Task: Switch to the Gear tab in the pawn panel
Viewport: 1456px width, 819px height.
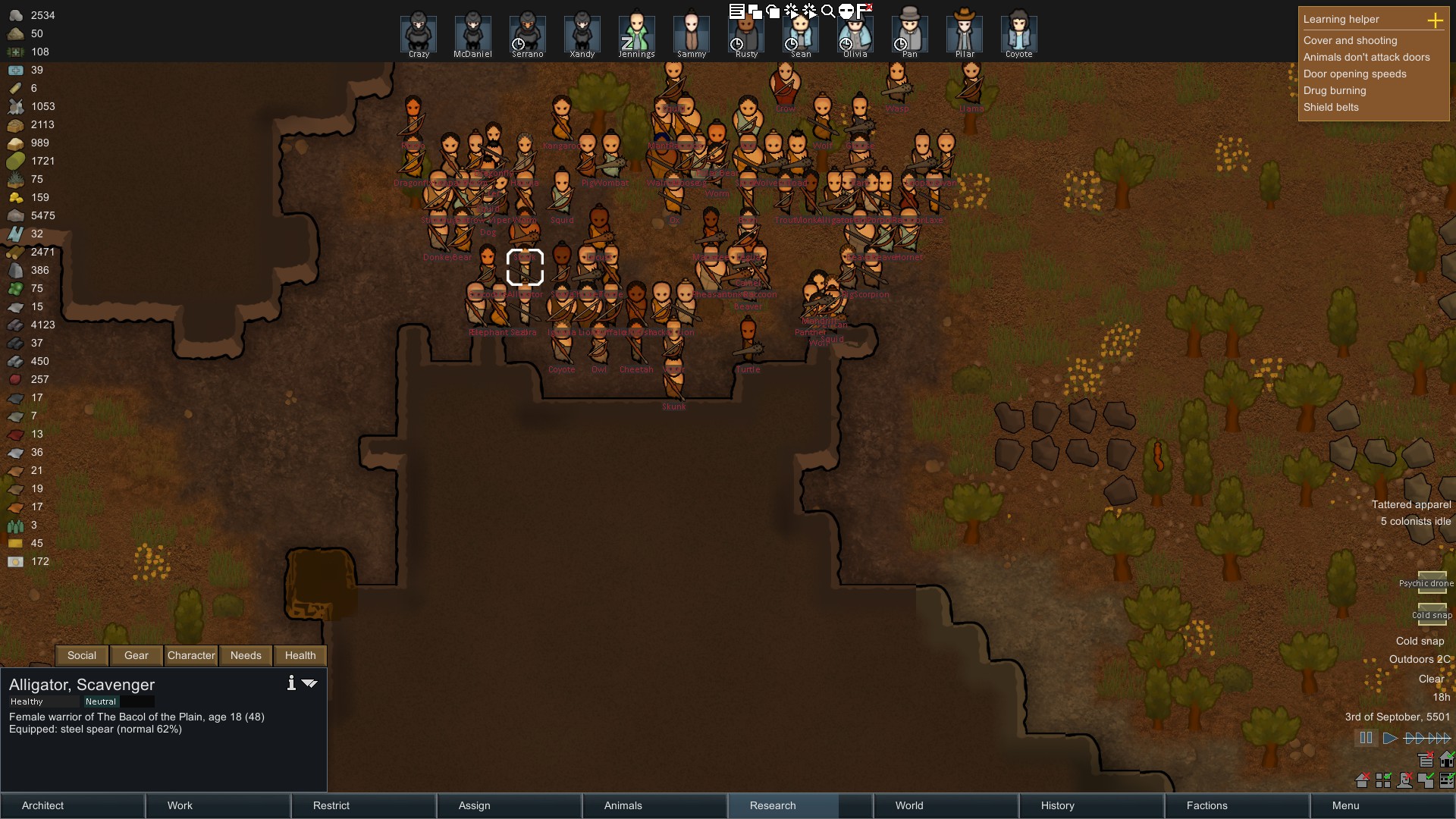Action: point(135,655)
